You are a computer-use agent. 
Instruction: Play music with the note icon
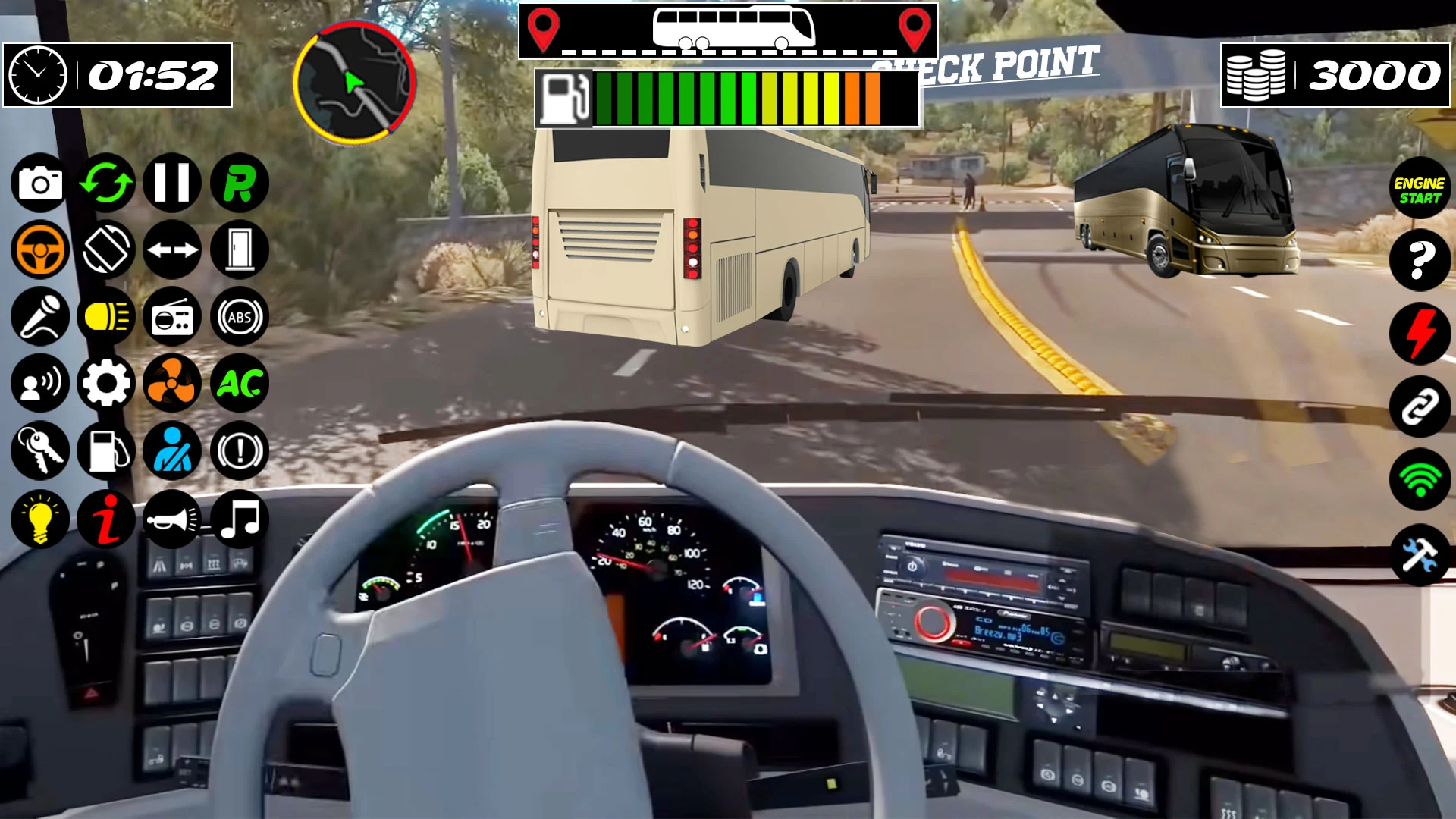pos(240,519)
